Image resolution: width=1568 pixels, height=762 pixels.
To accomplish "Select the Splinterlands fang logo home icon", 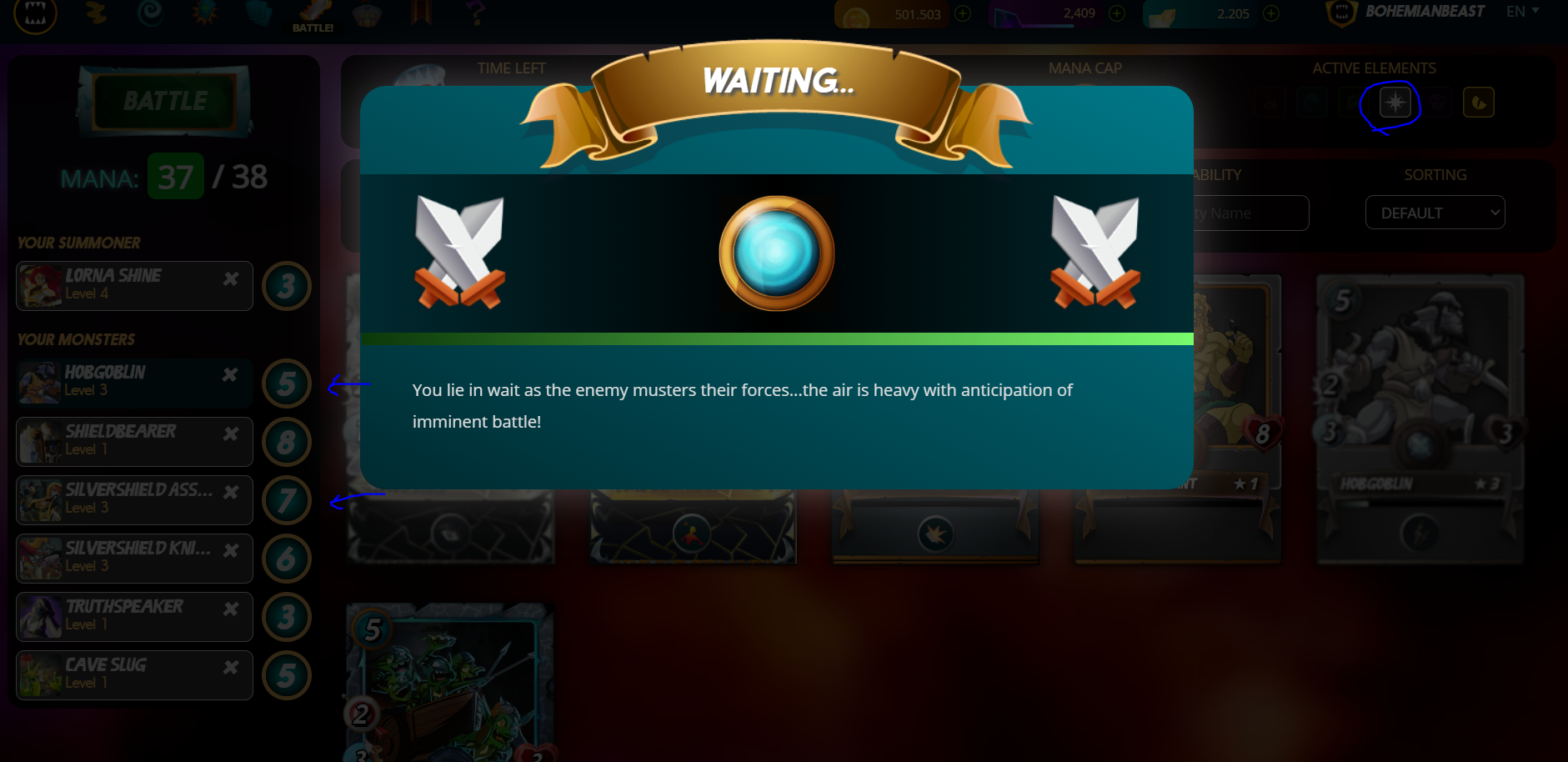I will 35,13.
